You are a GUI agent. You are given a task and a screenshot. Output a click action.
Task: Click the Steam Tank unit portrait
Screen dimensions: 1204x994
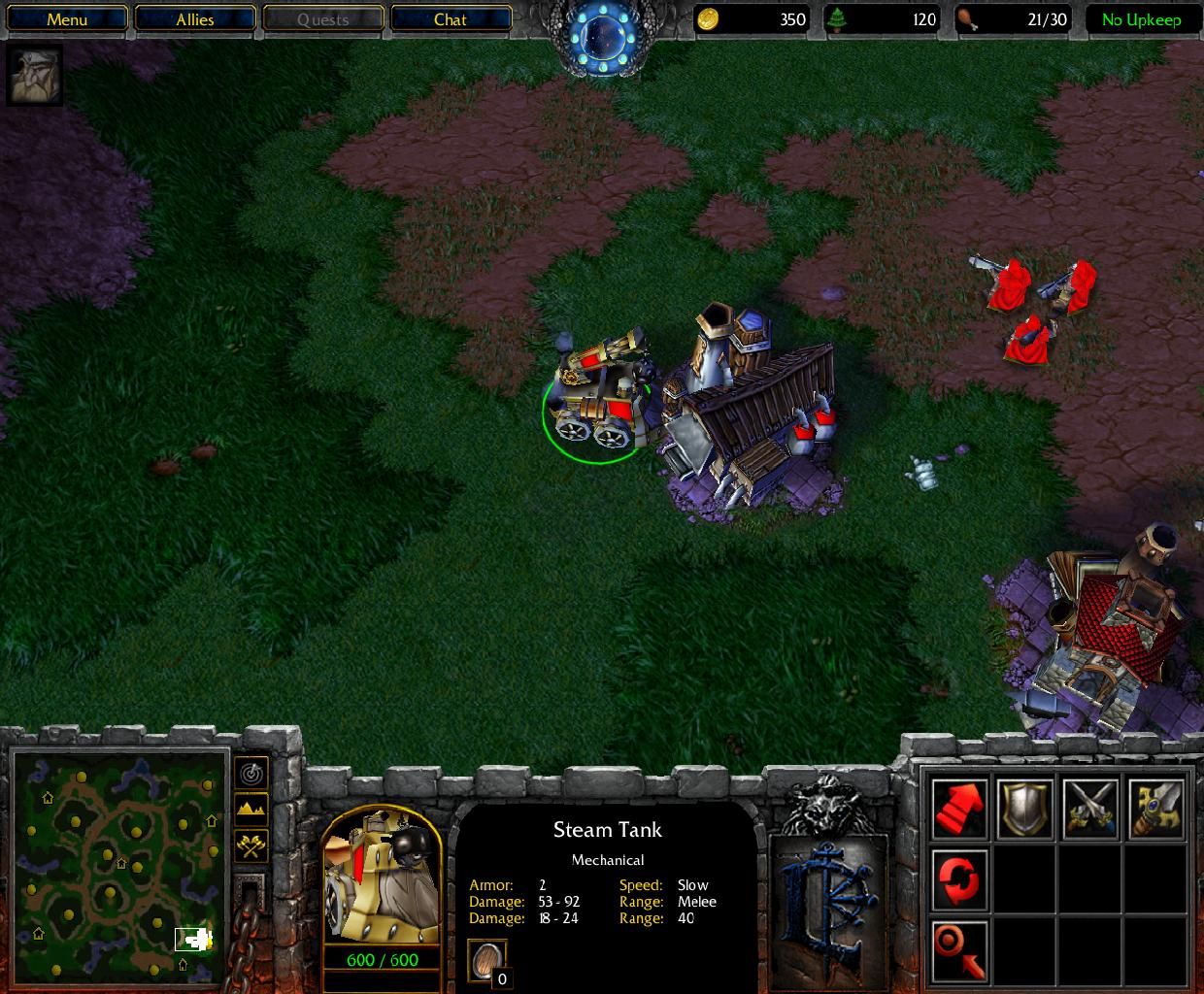[381, 876]
